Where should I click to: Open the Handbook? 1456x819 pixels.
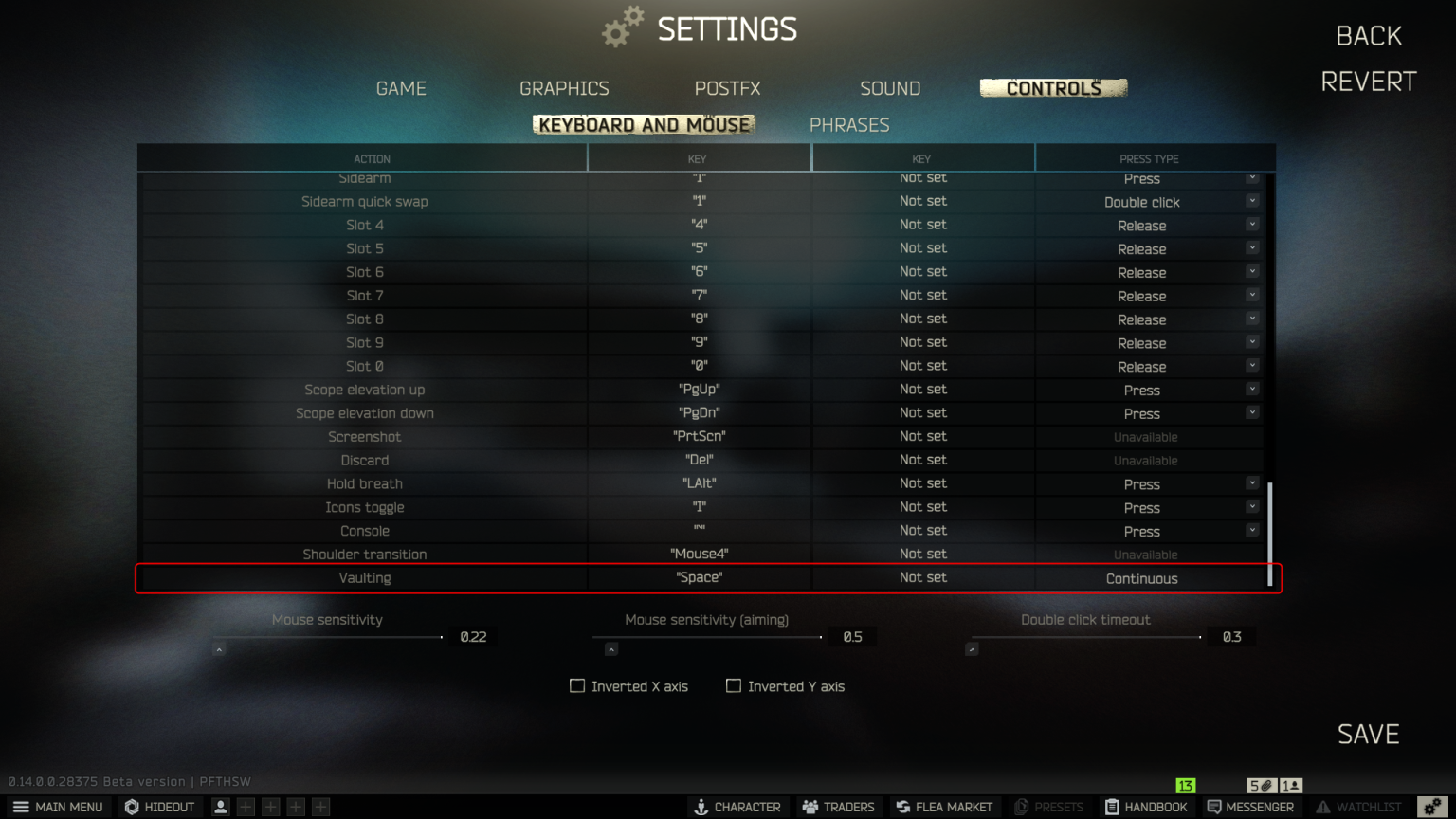tap(1145, 807)
